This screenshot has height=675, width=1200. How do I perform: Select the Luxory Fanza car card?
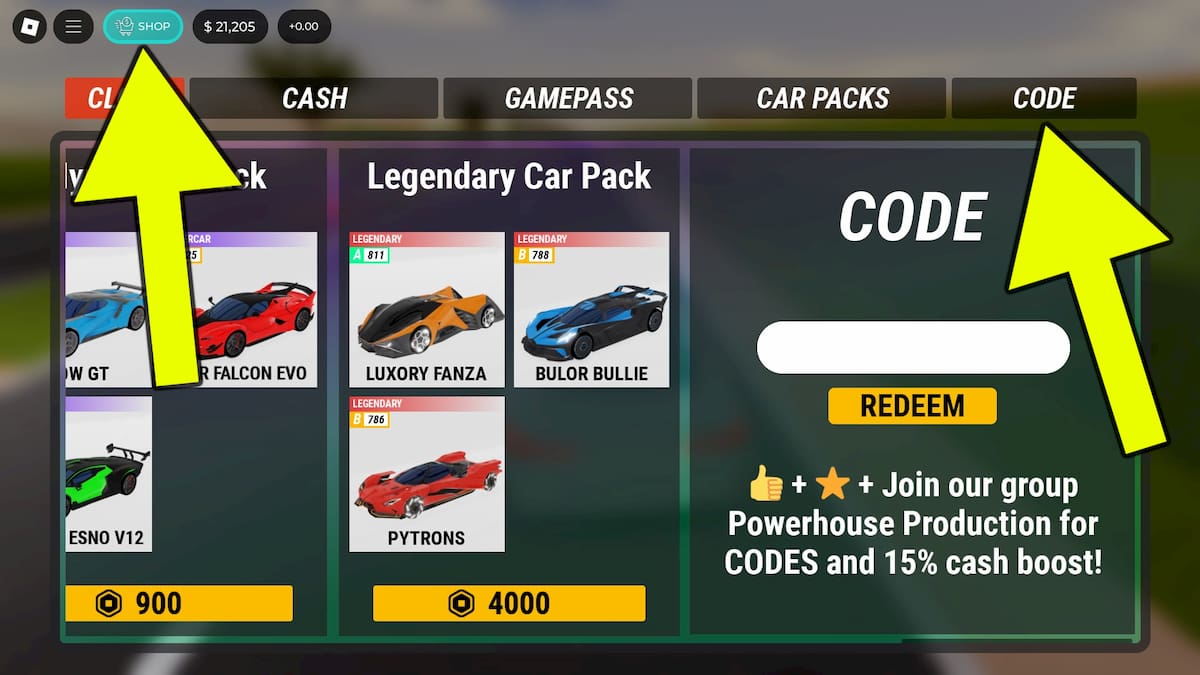427,310
